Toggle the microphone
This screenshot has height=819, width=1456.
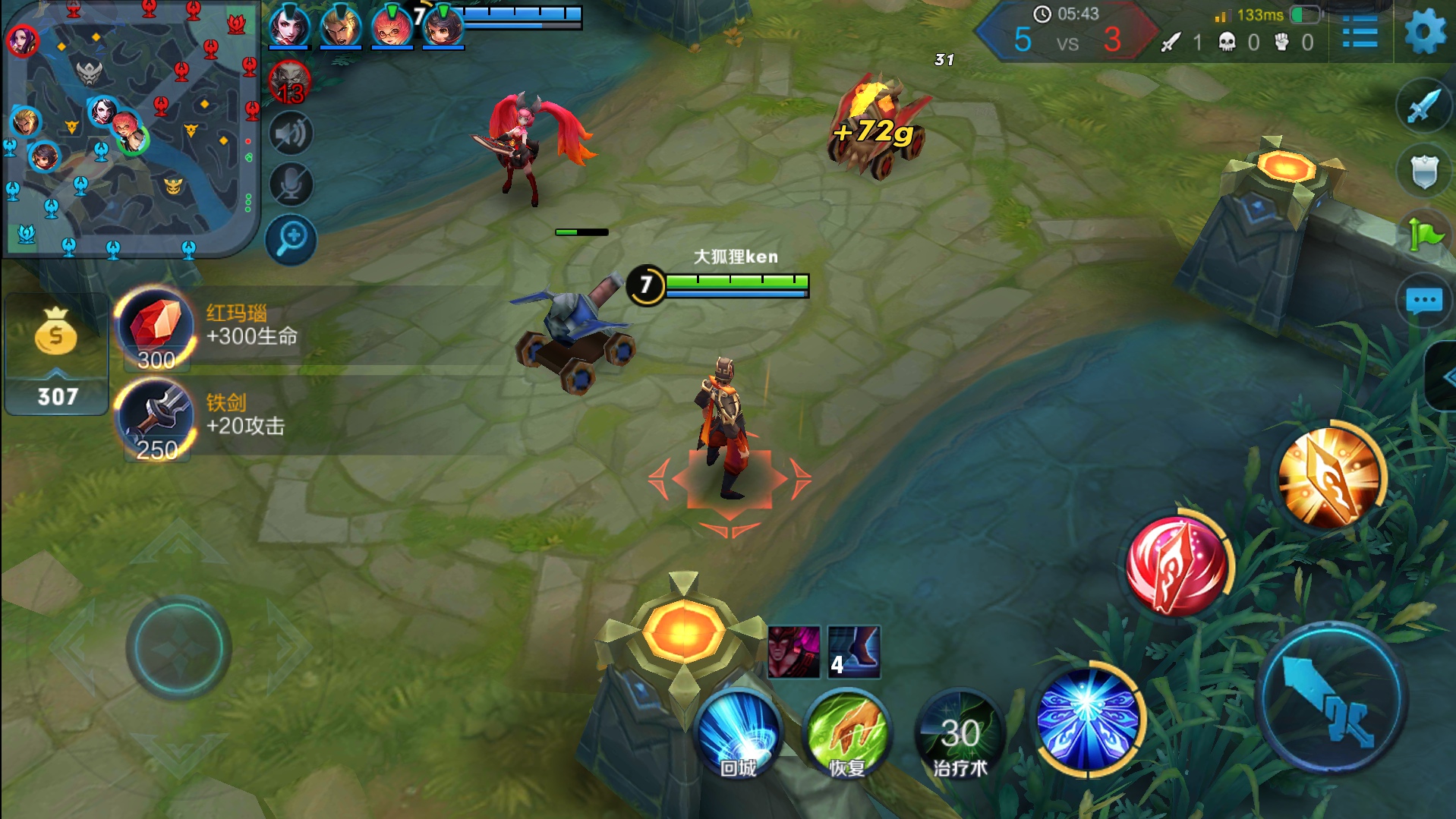291,184
